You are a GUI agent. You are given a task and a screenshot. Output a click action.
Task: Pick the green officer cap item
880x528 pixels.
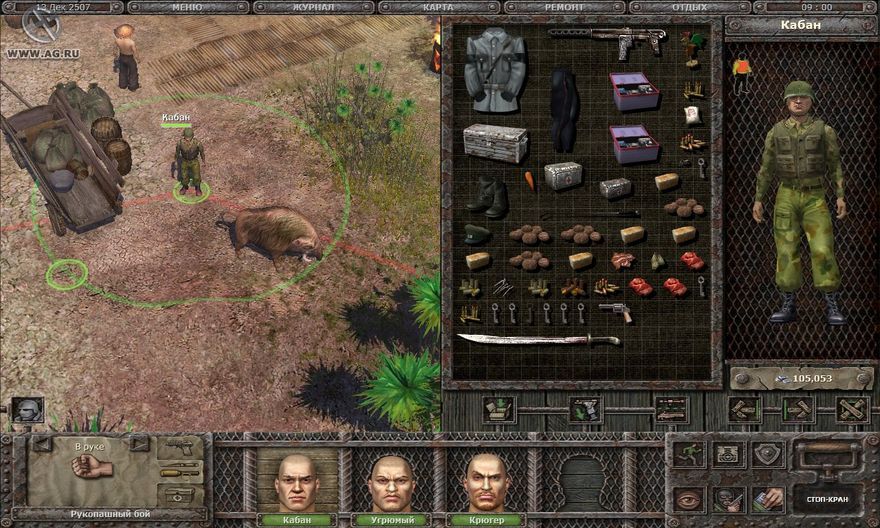point(477,235)
